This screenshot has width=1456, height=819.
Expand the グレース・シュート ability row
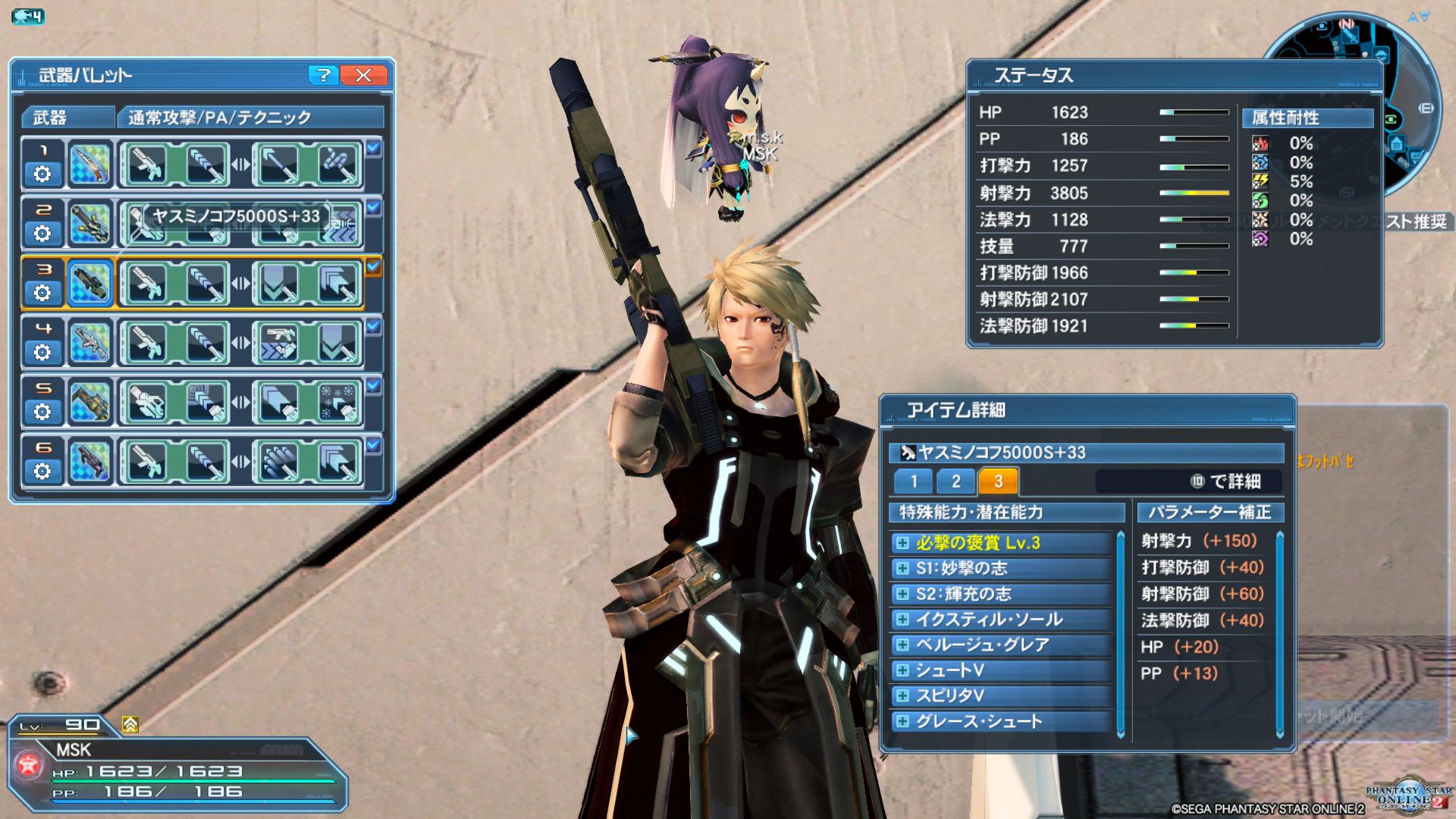902,721
